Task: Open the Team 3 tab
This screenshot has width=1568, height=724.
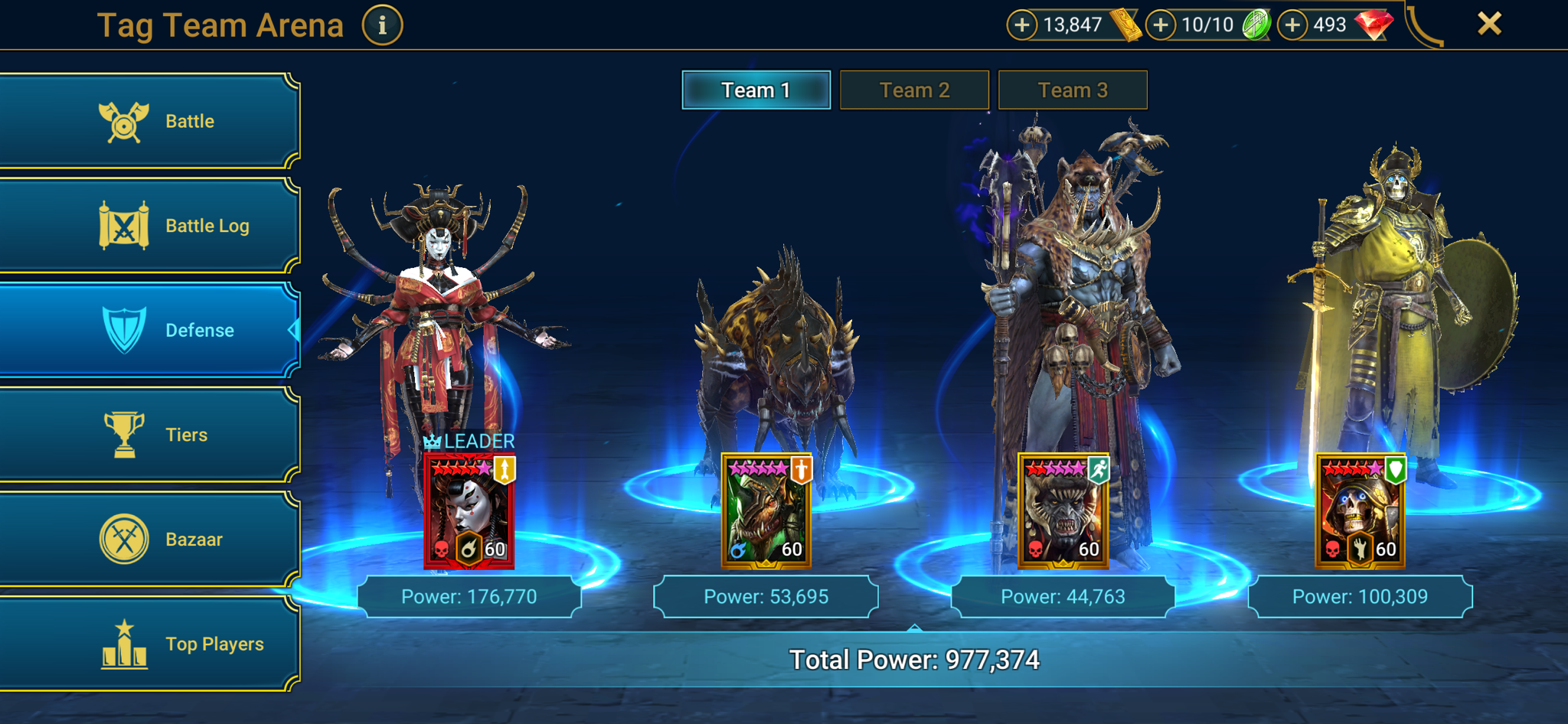Action: (1072, 90)
